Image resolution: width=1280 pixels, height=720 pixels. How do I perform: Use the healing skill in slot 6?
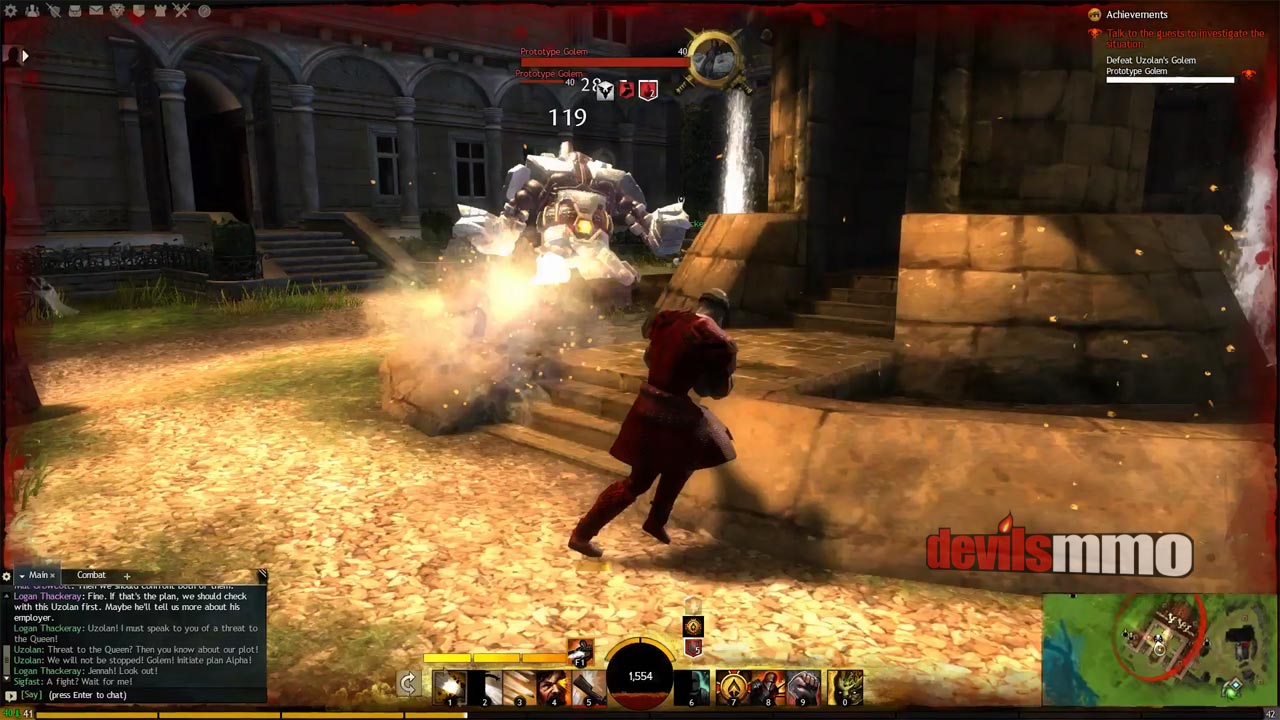click(692, 687)
